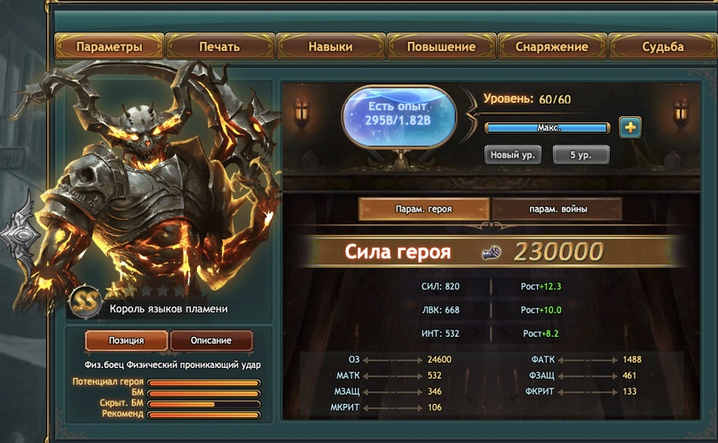Select the Навыки tab

tap(330, 46)
